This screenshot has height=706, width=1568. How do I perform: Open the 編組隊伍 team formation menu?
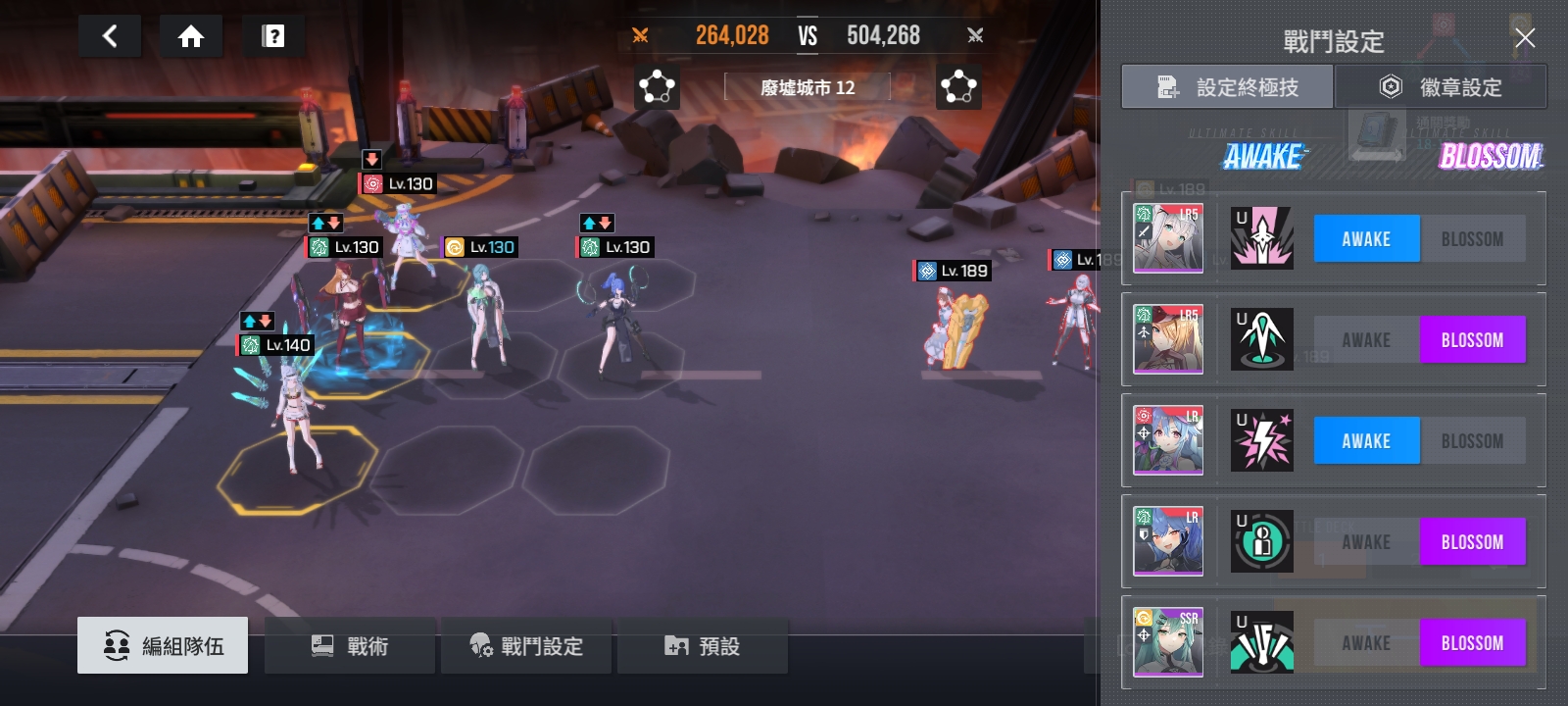pos(163,645)
